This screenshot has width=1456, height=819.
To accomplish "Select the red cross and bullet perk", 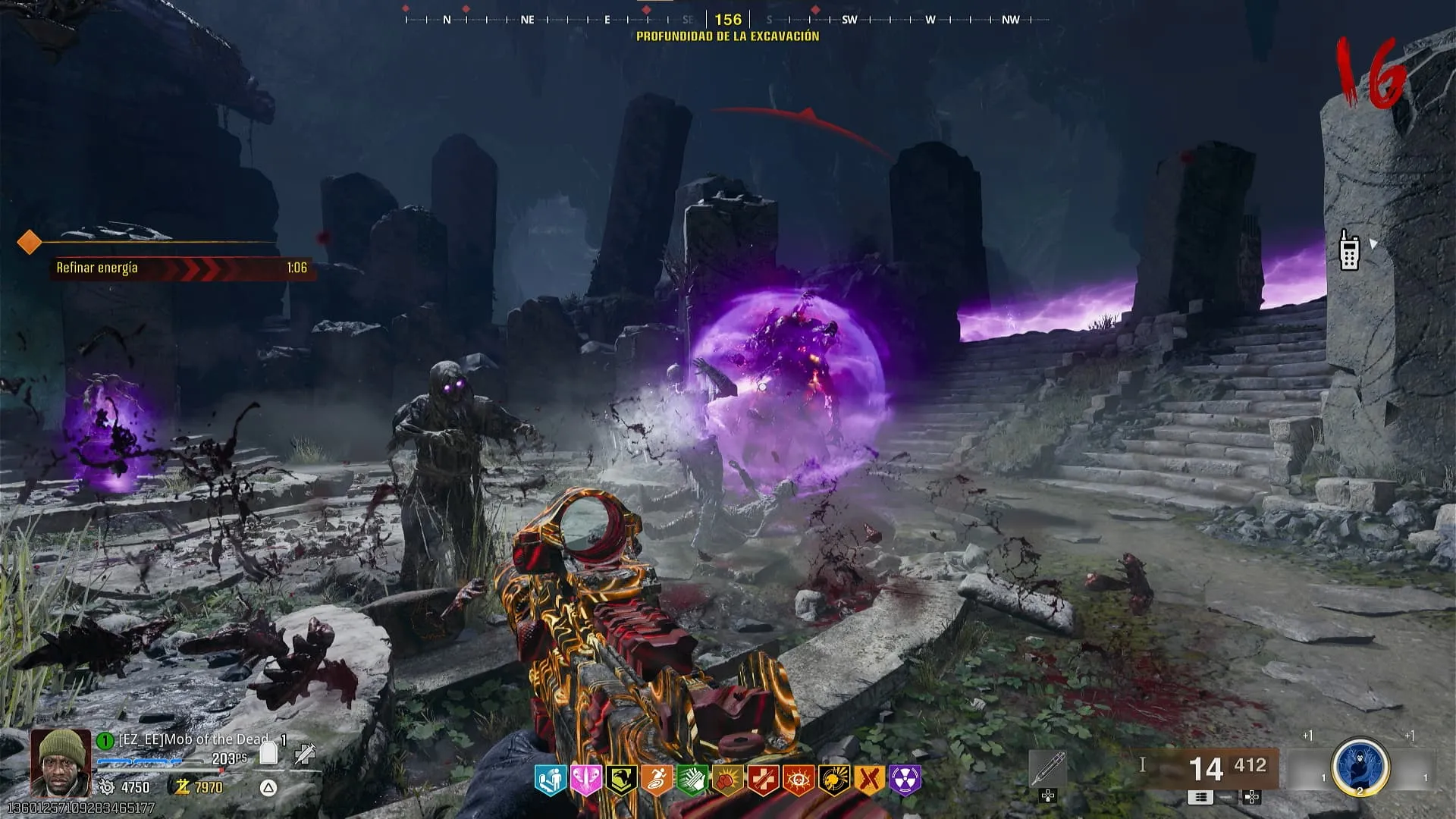I will [763, 780].
